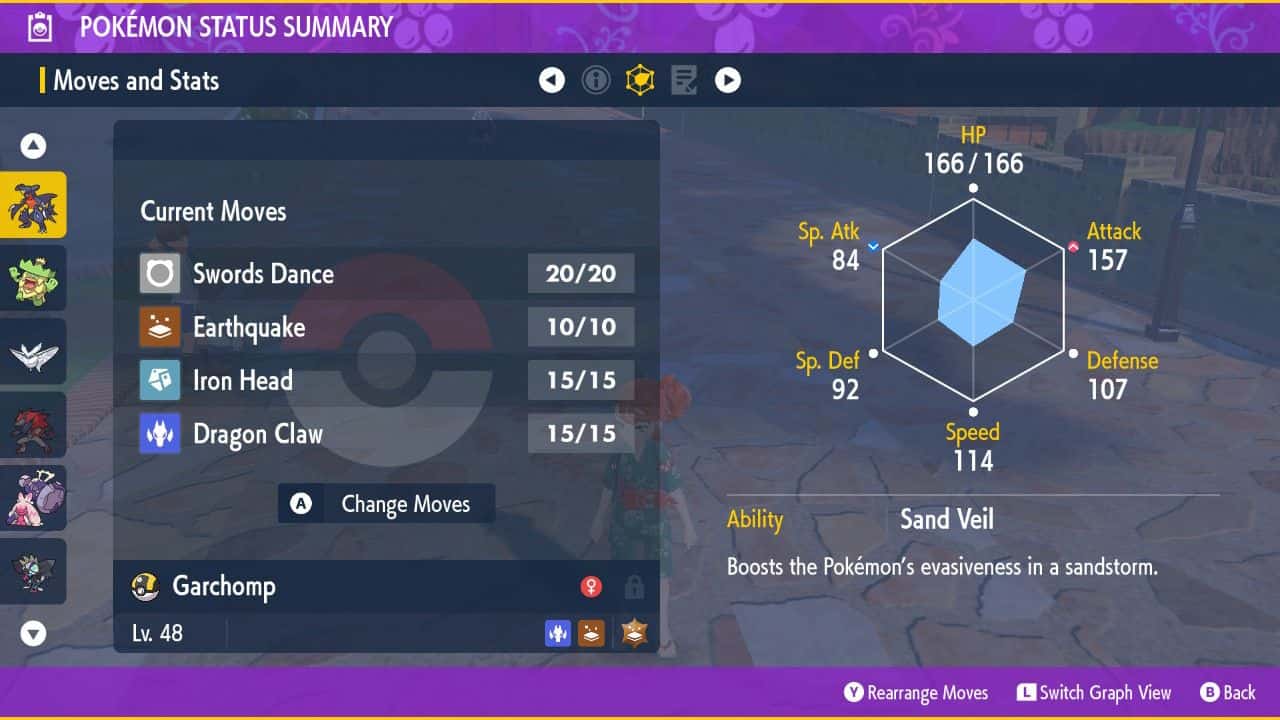The width and height of the screenshot is (1280, 720).
Task: Select the Swords Dance move
Action: (386, 273)
